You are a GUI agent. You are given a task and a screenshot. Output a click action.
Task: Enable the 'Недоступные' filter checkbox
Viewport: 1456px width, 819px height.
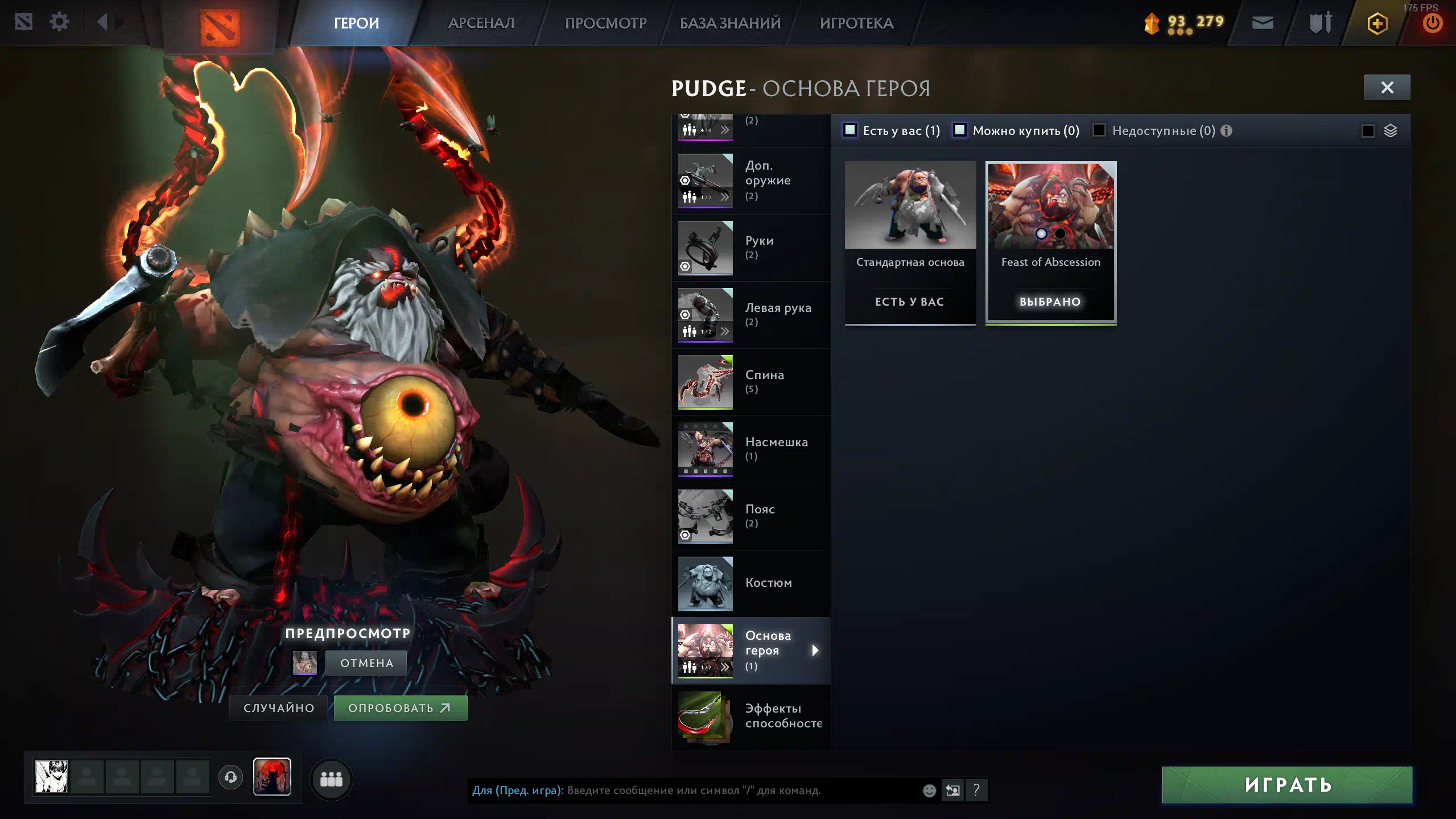1099,130
